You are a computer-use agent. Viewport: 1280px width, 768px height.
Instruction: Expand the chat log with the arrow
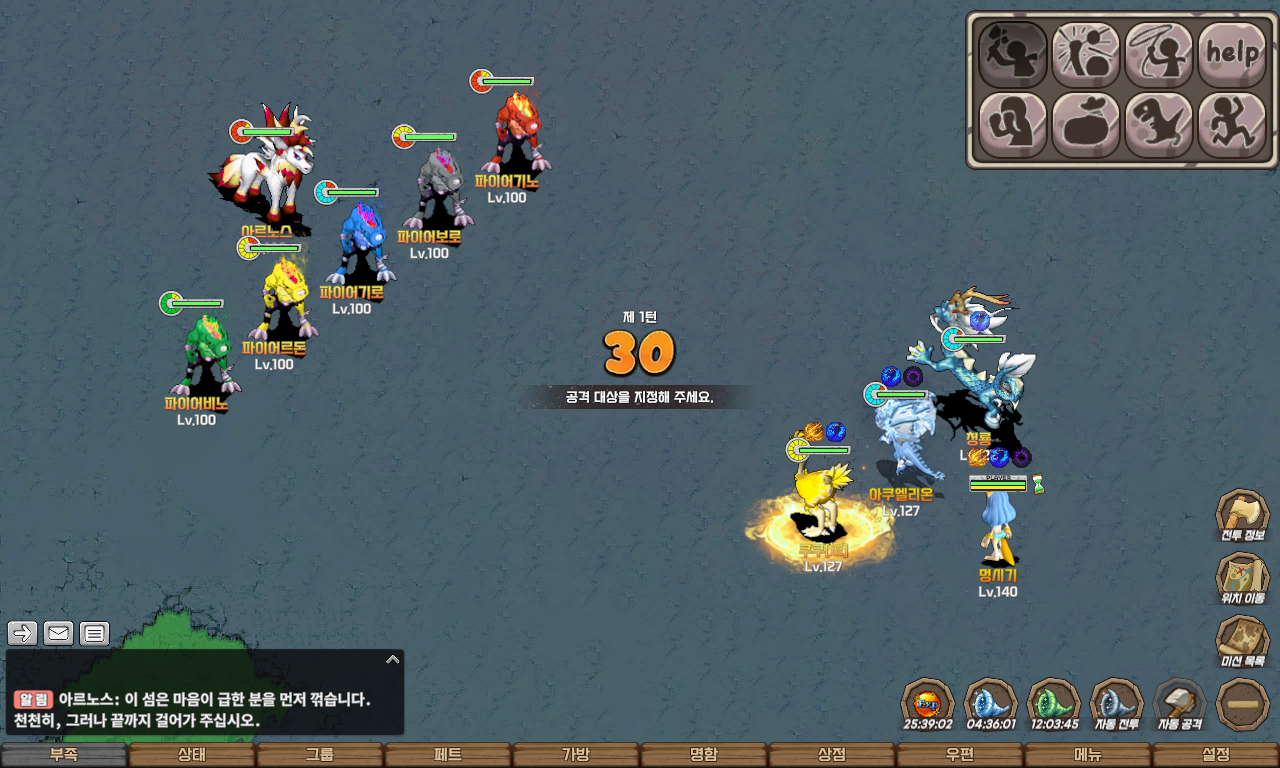point(393,659)
